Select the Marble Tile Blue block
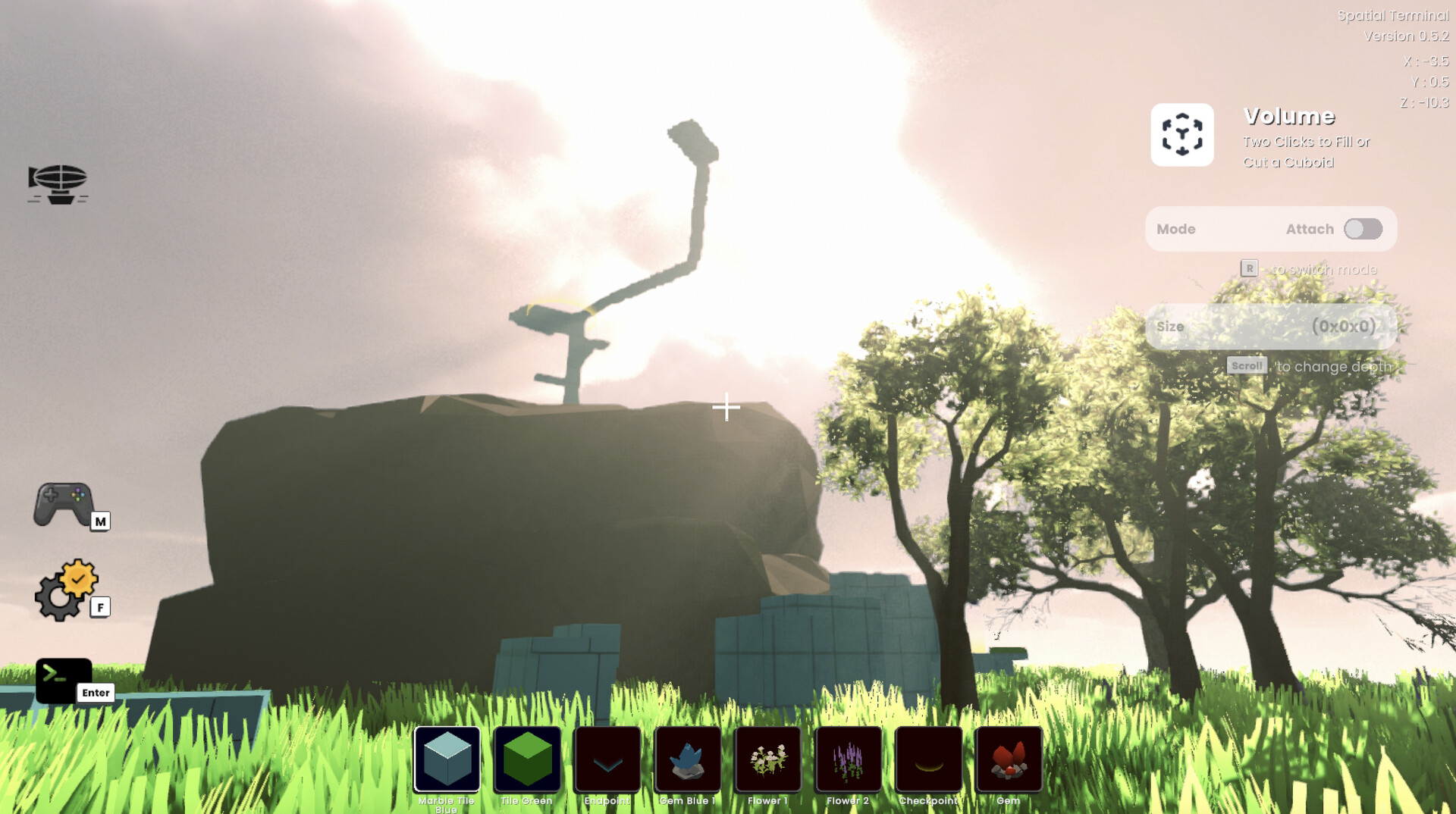 pyautogui.click(x=447, y=760)
